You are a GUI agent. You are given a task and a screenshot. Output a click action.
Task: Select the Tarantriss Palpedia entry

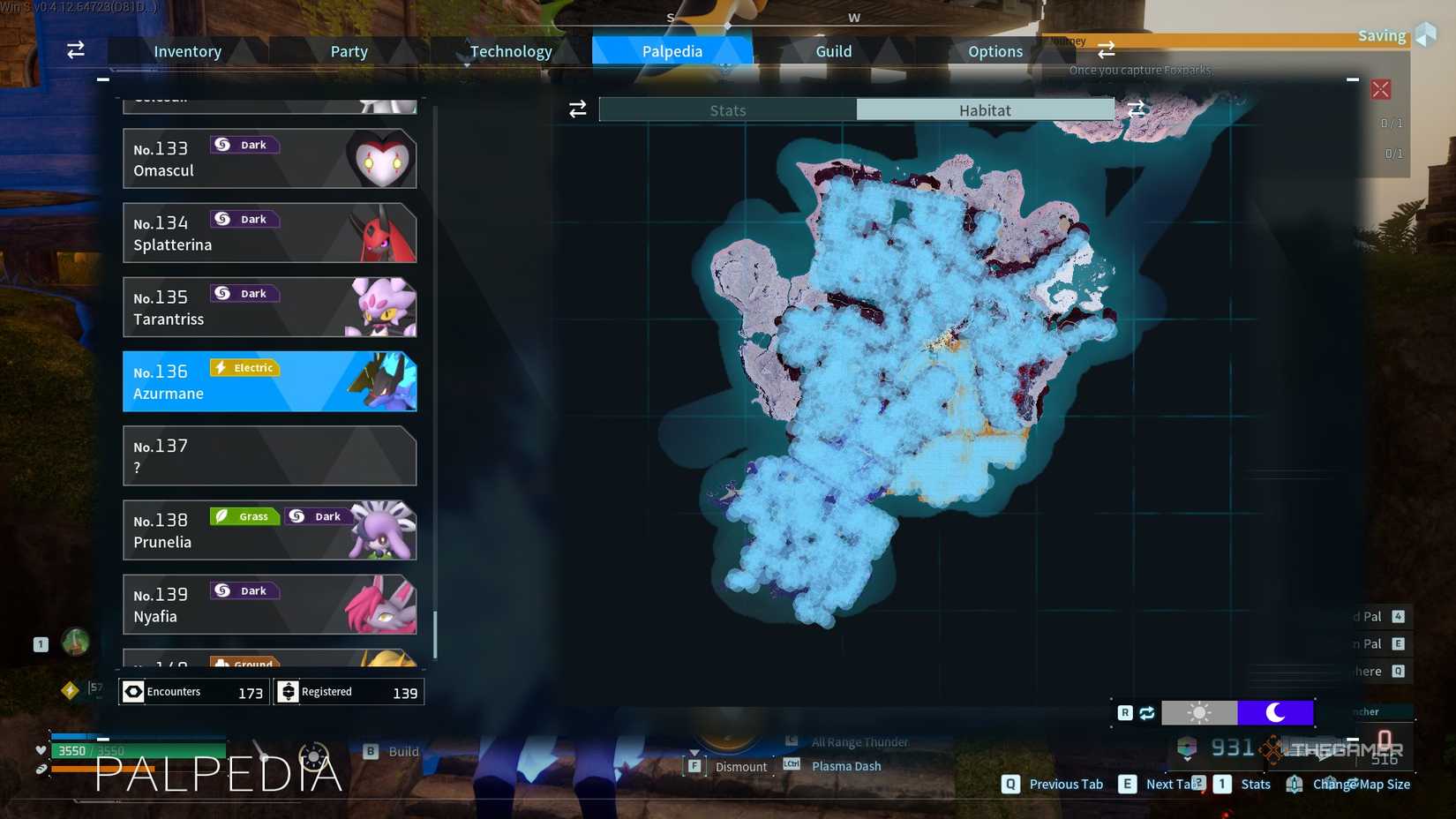(269, 307)
